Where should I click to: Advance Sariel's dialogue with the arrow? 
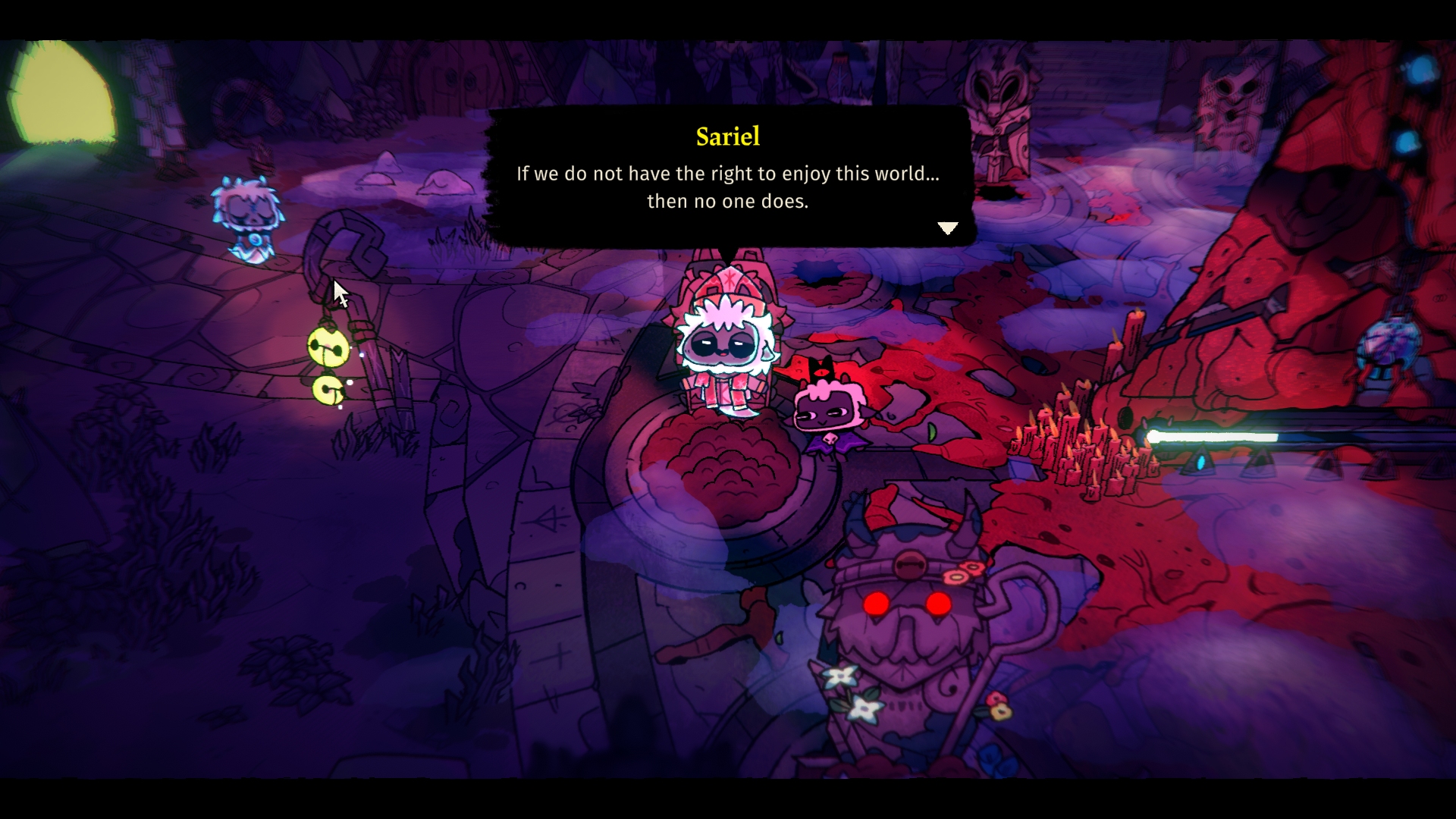pyautogui.click(x=948, y=227)
